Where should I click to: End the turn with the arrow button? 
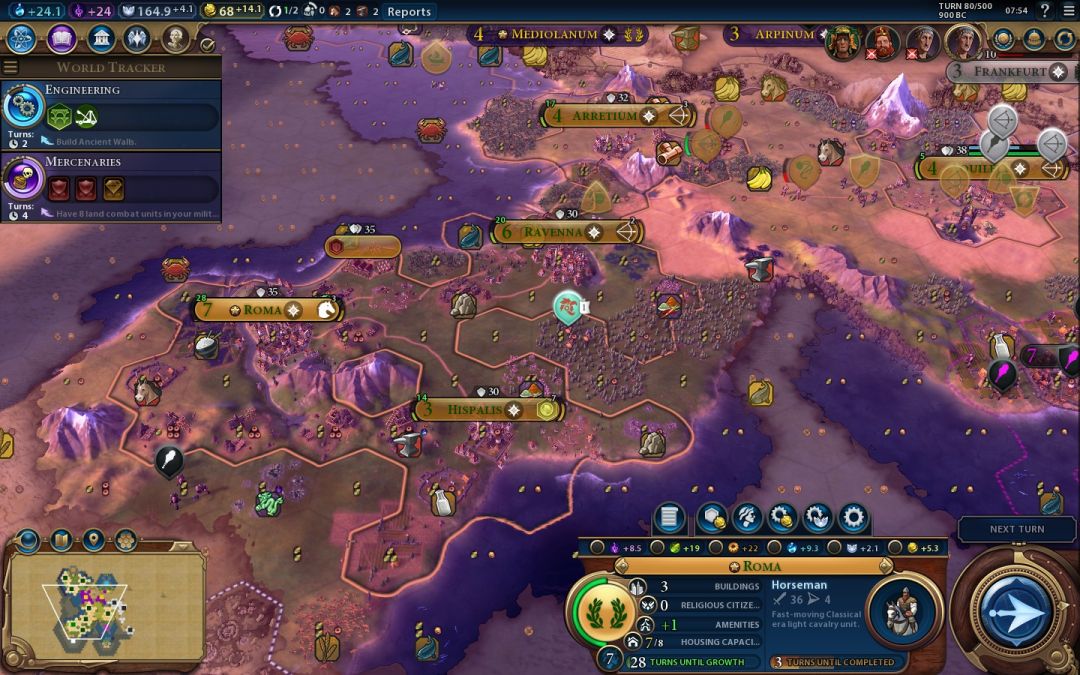tap(1016, 610)
